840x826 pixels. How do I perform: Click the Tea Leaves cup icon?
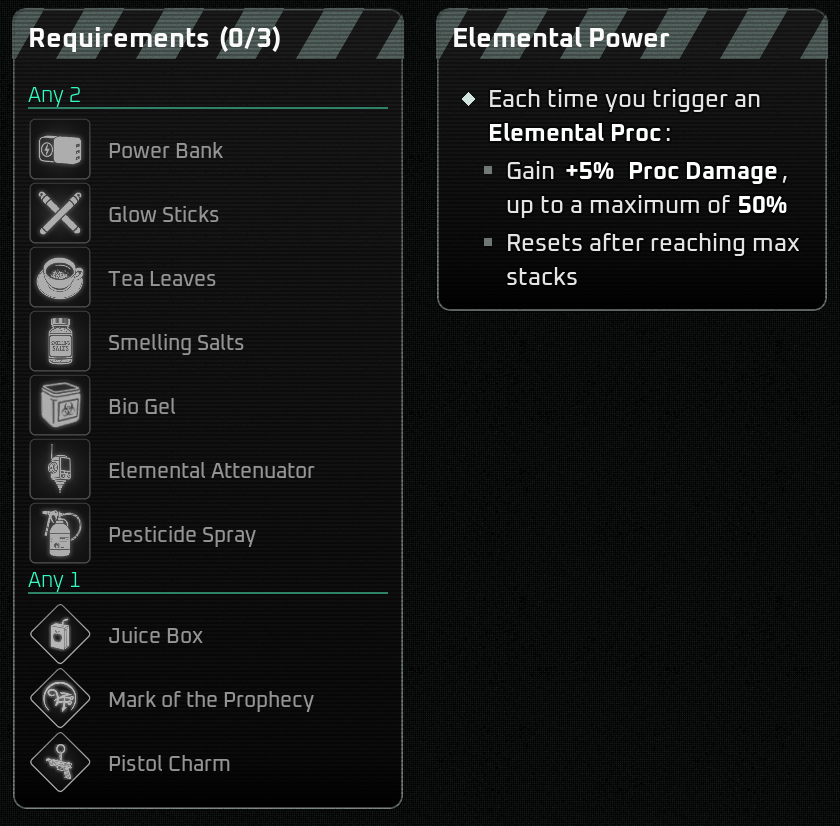[60, 278]
